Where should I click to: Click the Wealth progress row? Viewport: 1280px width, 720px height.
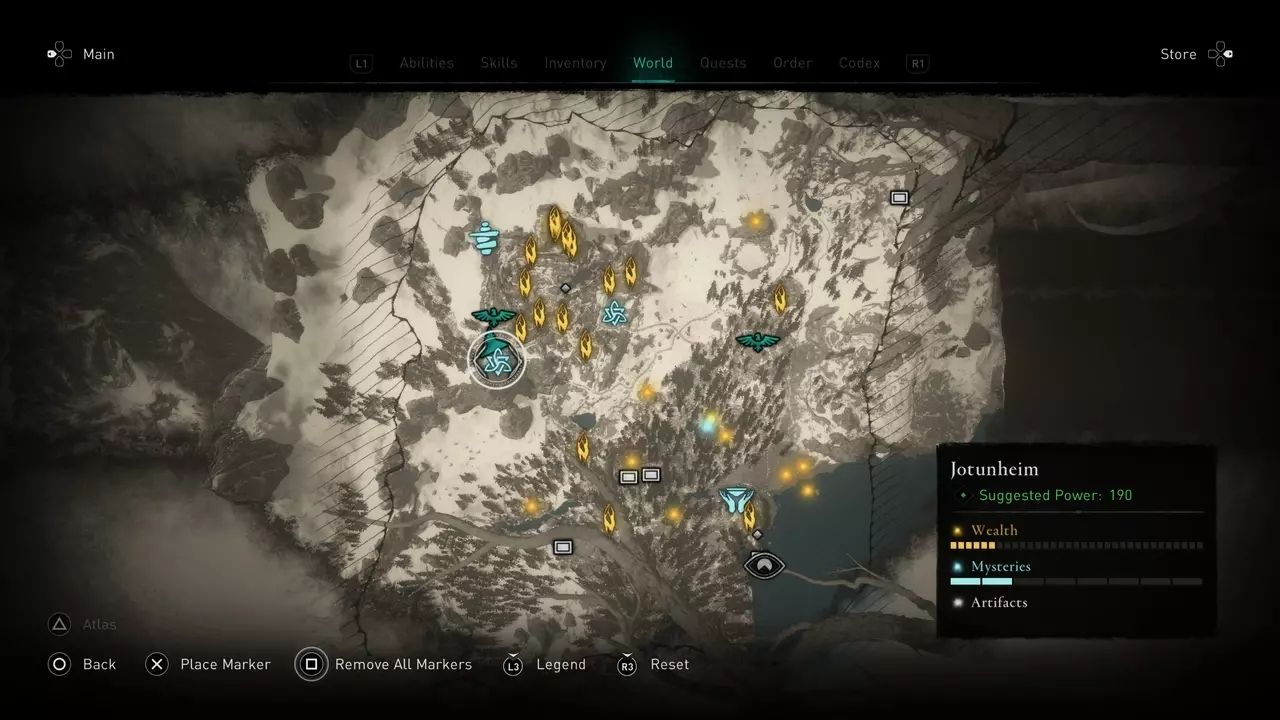[1075, 537]
